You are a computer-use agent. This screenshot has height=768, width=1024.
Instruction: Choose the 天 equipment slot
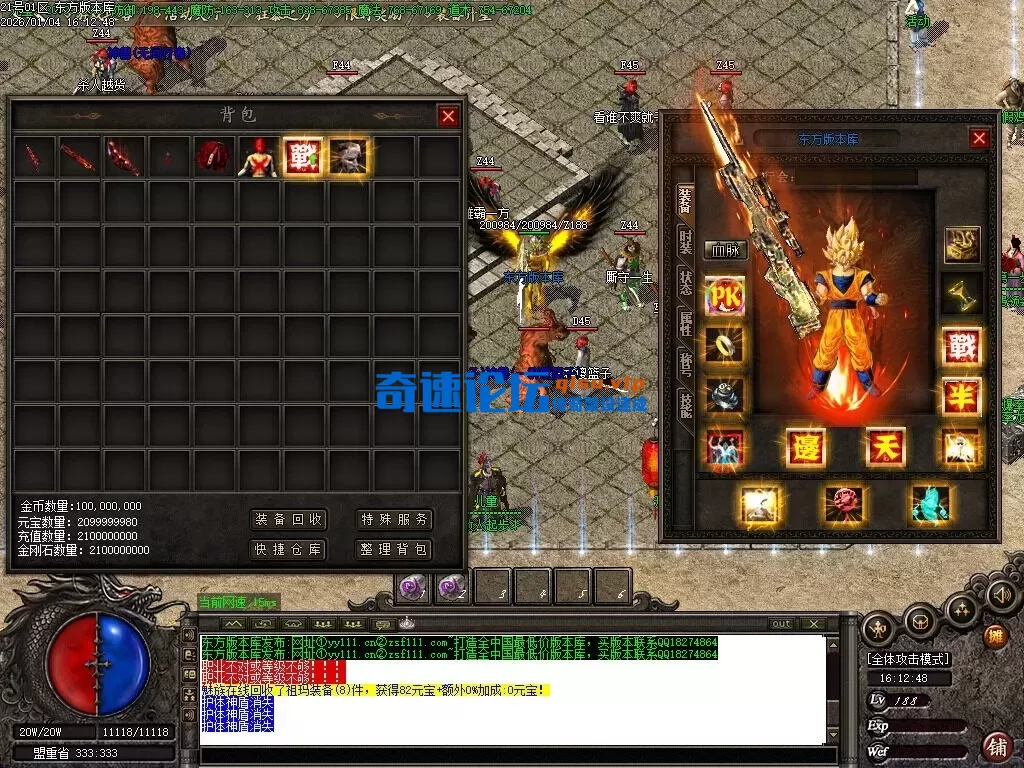click(x=884, y=446)
